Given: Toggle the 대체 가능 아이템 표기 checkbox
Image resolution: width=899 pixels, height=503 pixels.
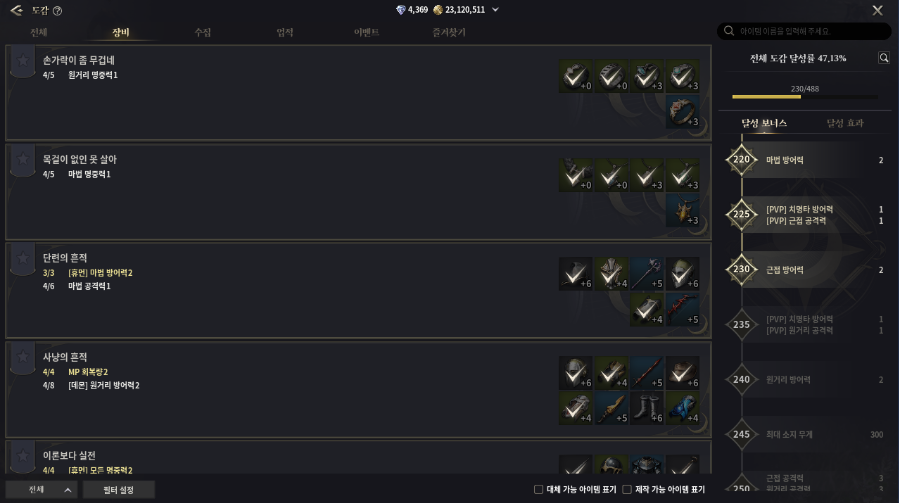Looking at the screenshot, I should (x=539, y=489).
